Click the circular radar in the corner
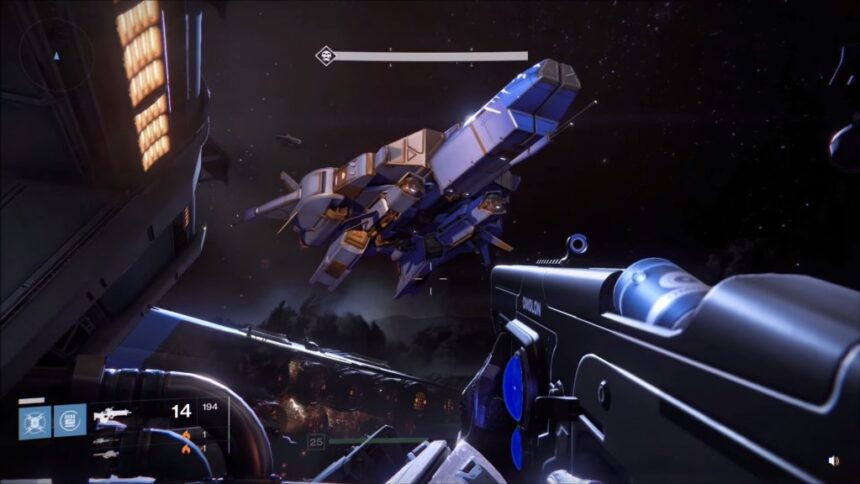 point(57,56)
